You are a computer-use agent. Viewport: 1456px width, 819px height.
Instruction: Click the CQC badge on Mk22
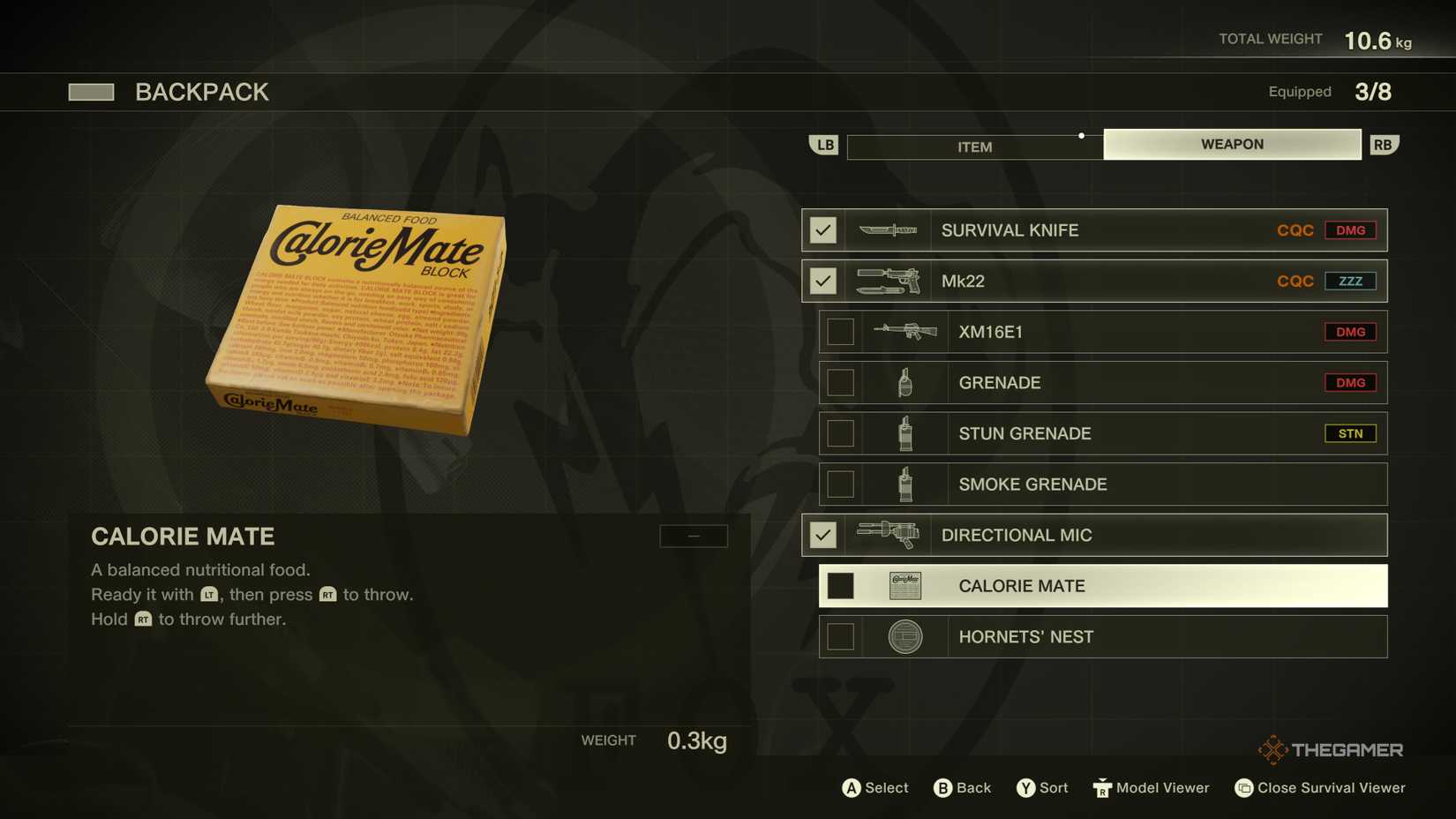tap(1295, 281)
